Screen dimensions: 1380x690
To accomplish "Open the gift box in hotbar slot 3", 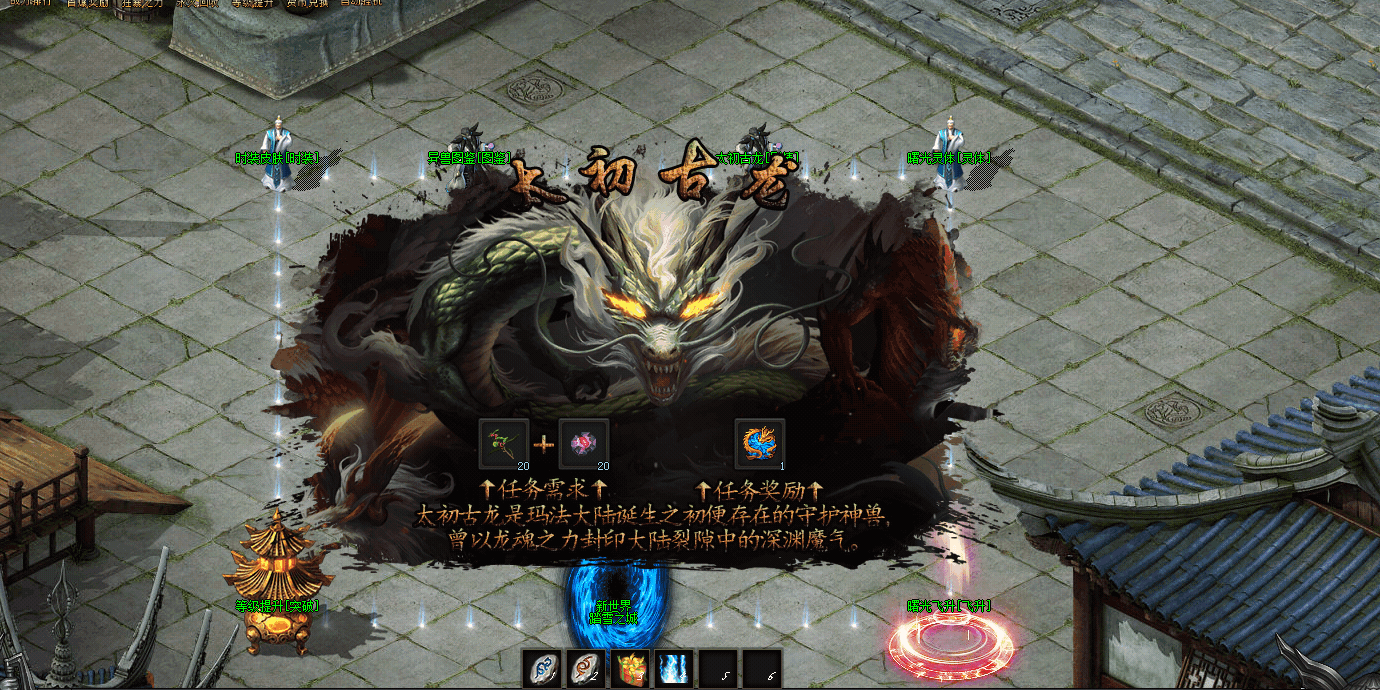I will coord(630,668).
